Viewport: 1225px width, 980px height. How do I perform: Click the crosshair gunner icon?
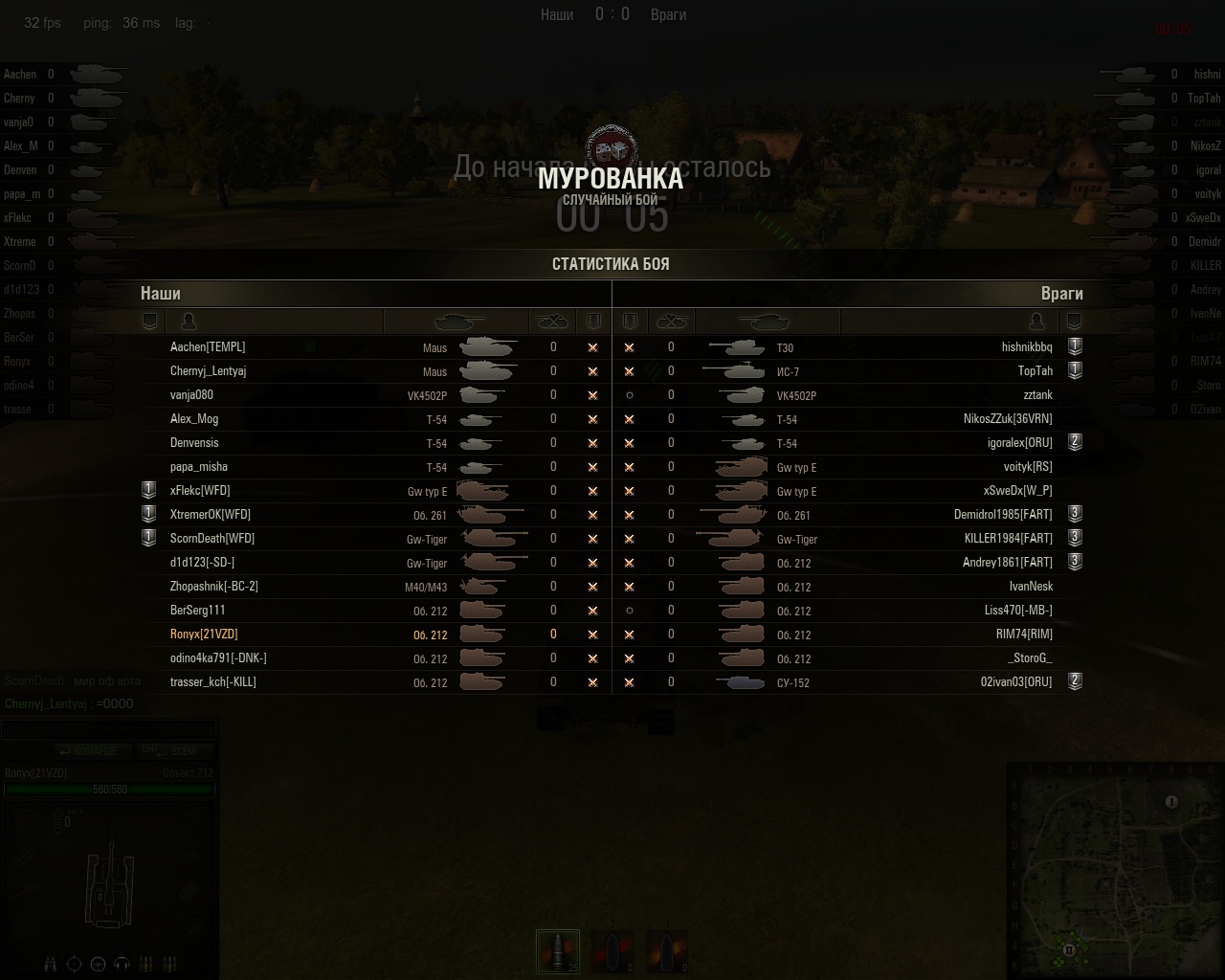(74, 964)
